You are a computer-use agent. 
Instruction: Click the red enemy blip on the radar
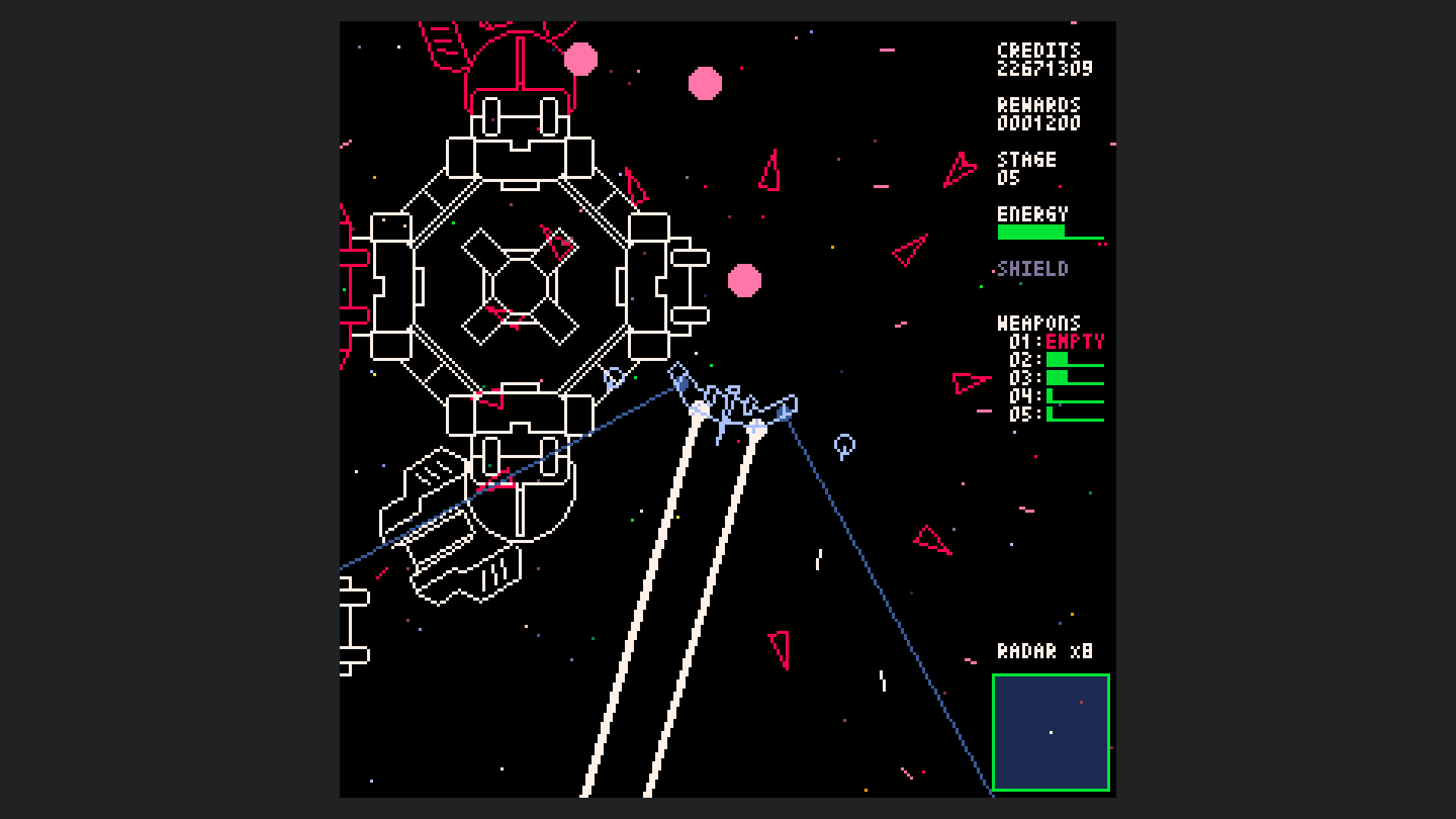[1081, 702]
